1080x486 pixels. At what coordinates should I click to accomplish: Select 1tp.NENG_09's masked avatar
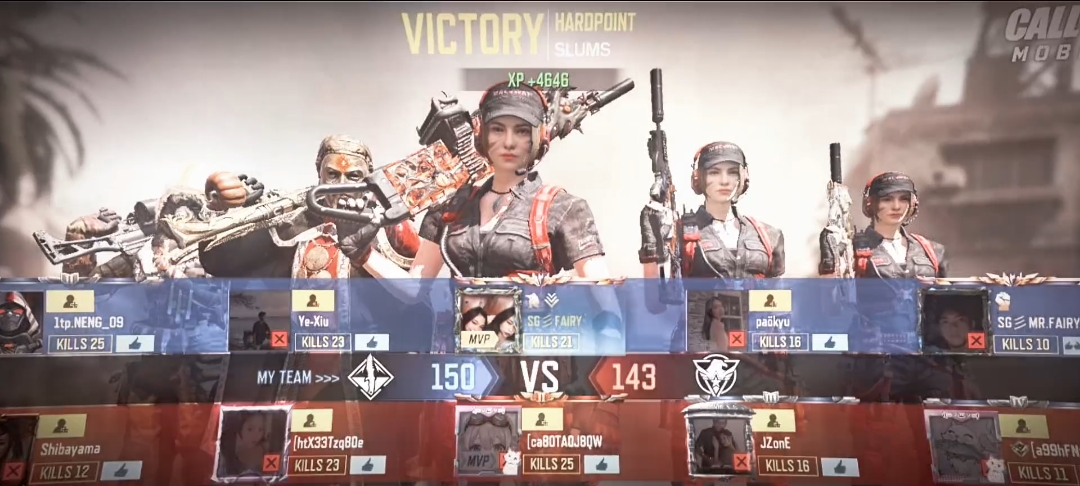point(21,322)
